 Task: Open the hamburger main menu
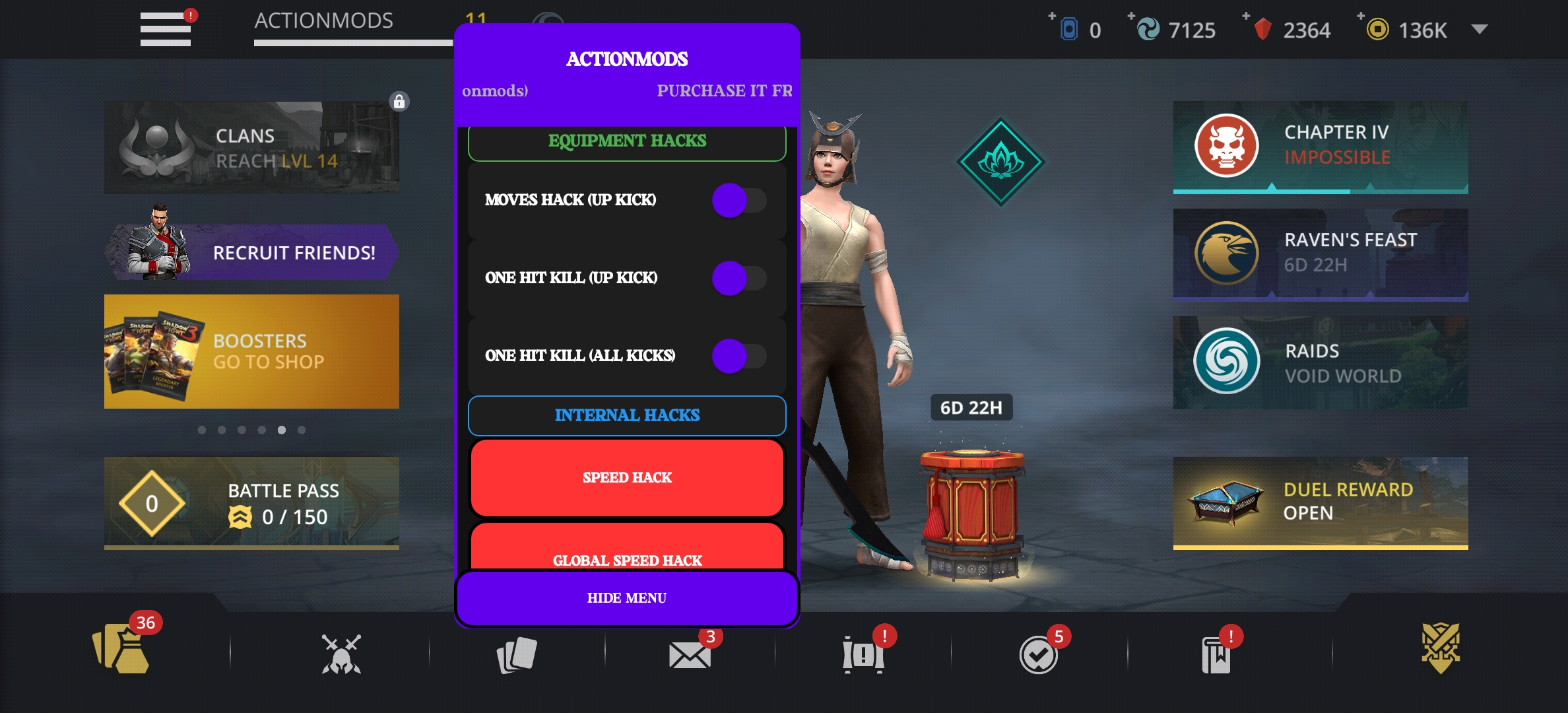tap(166, 29)
